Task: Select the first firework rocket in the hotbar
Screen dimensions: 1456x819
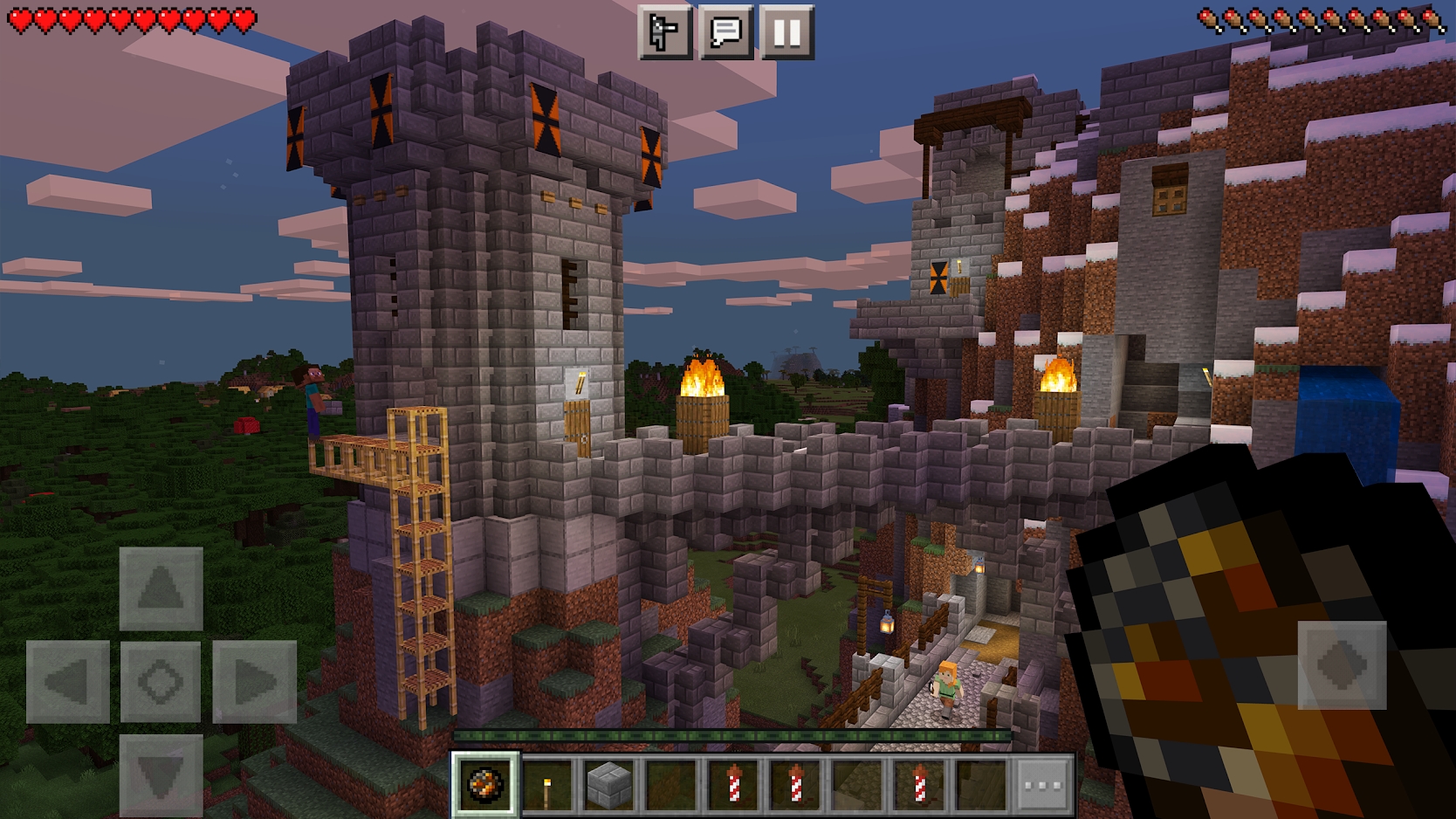Action: click(x=733, y=785)
